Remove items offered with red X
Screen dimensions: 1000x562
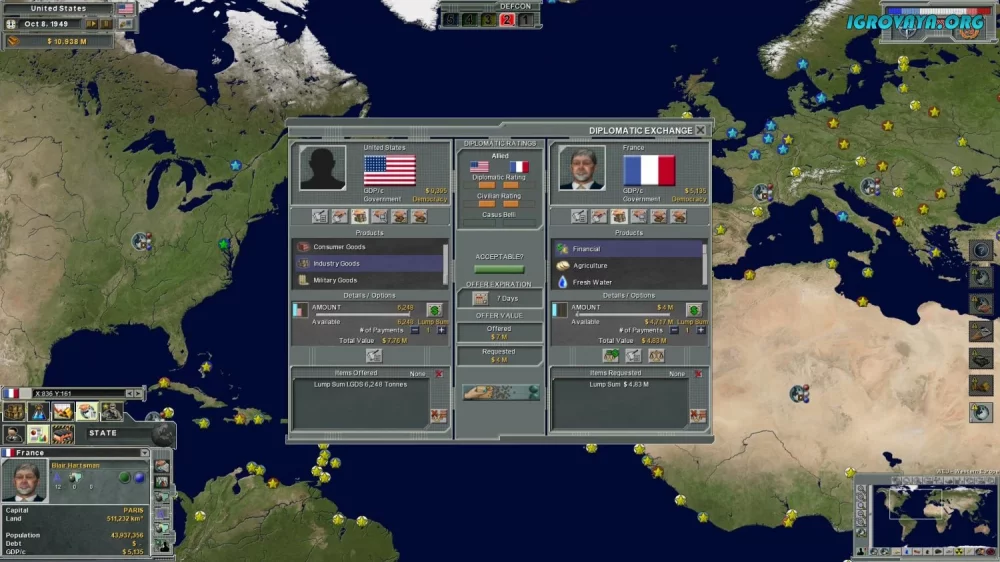tap(439, 374)
